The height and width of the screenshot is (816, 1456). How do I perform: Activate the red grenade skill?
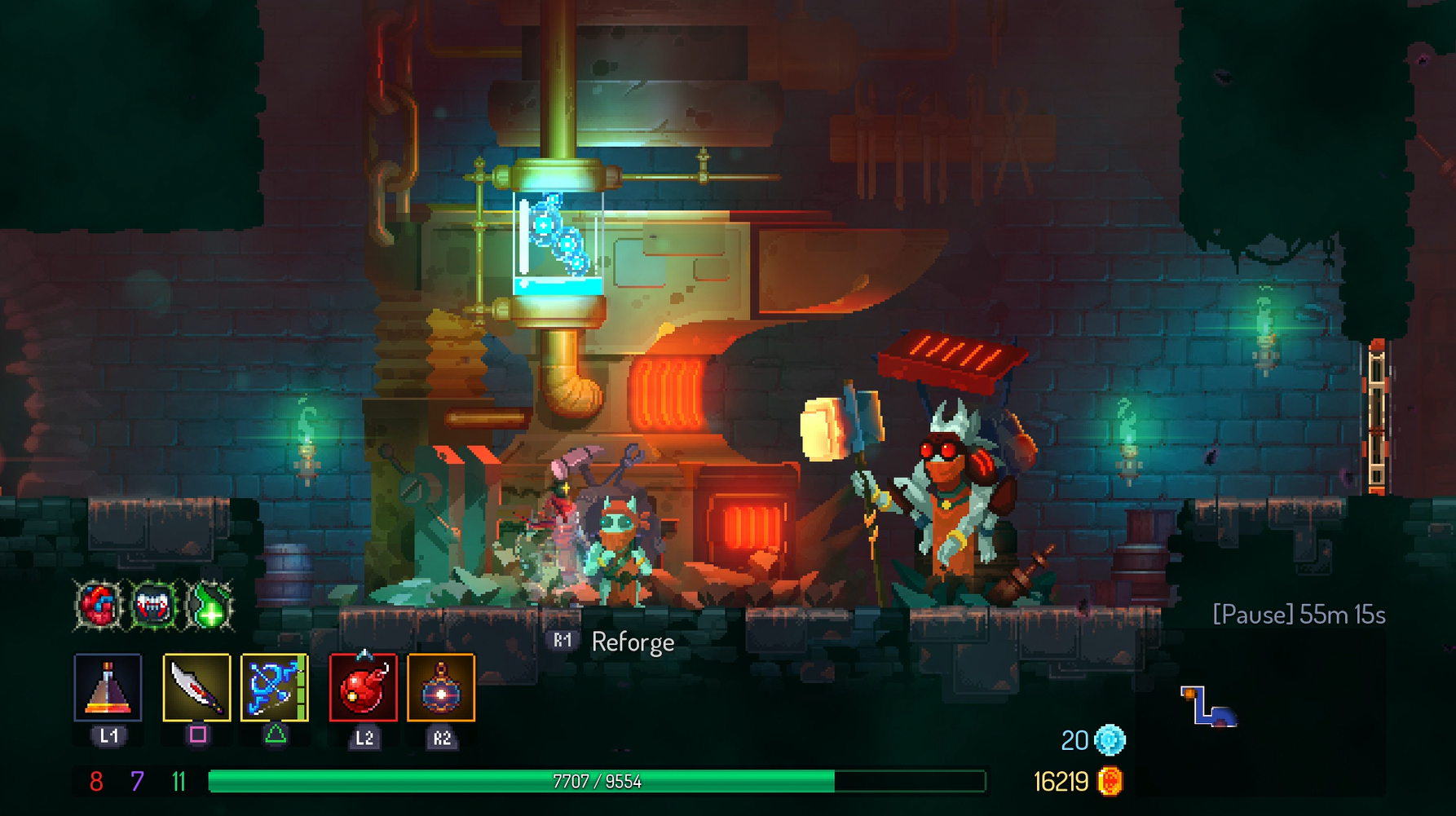pos(364,687)
